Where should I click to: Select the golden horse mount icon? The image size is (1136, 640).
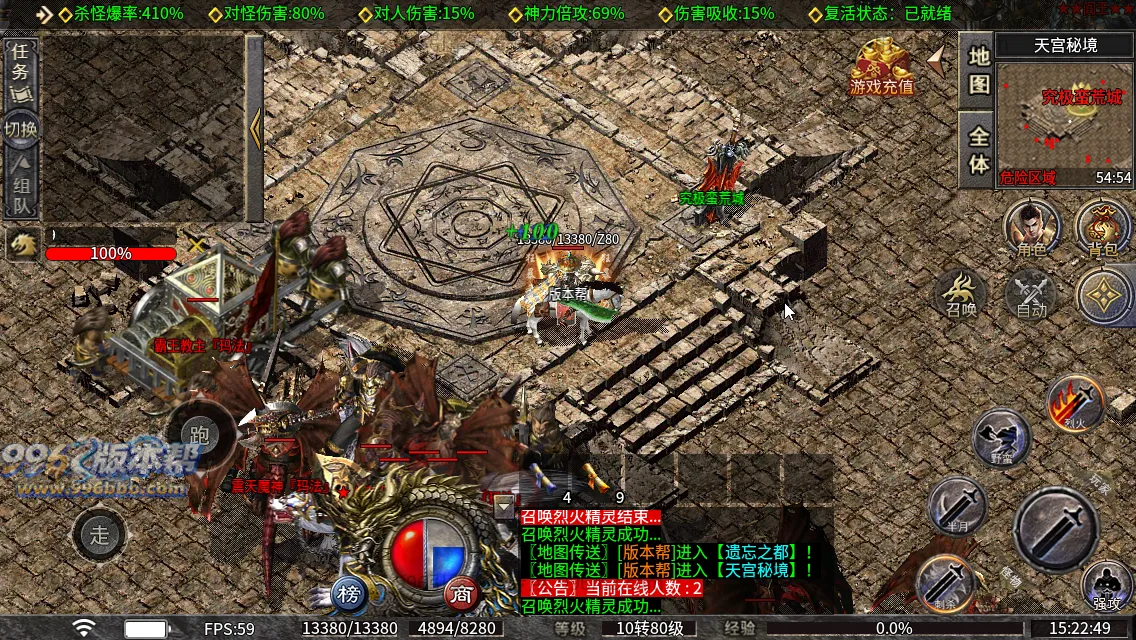tap(21, 244)
